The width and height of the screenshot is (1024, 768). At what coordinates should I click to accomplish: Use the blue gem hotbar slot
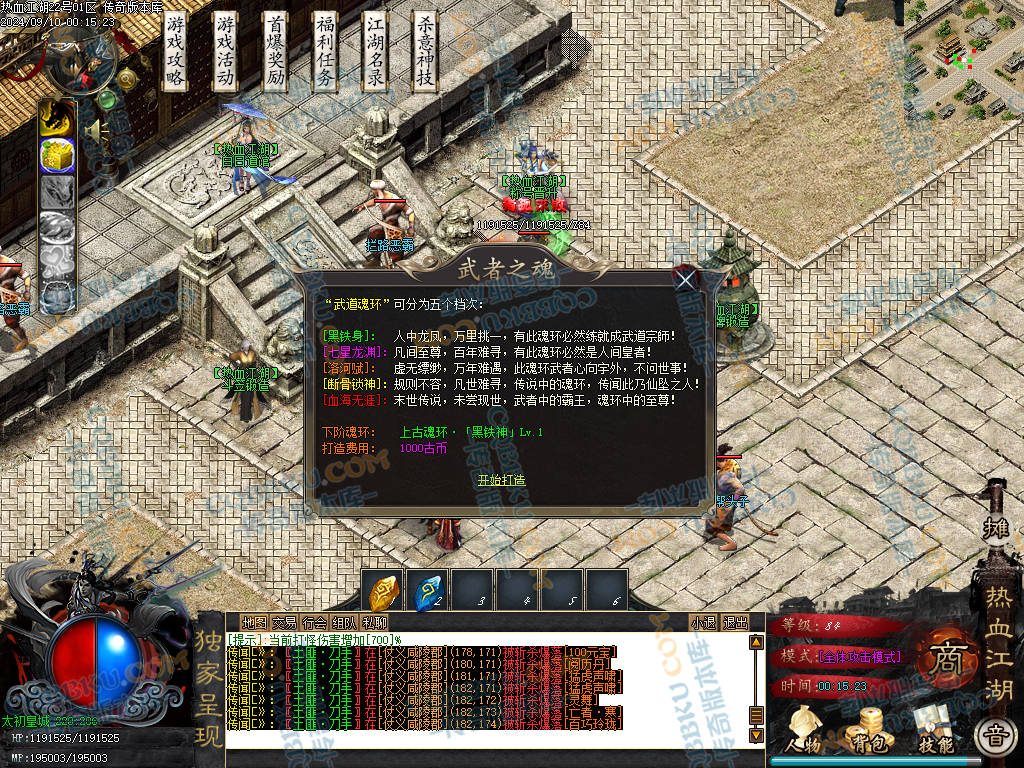431,591
